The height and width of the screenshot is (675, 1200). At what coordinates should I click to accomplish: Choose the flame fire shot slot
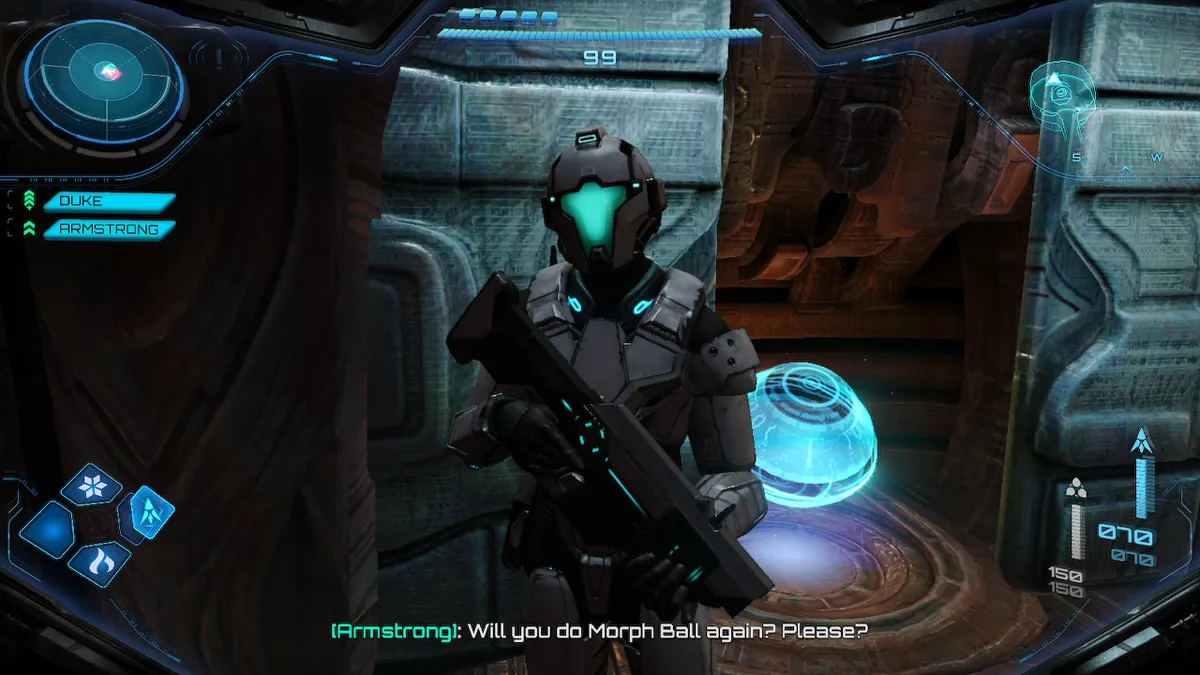(x=99, y=563)
